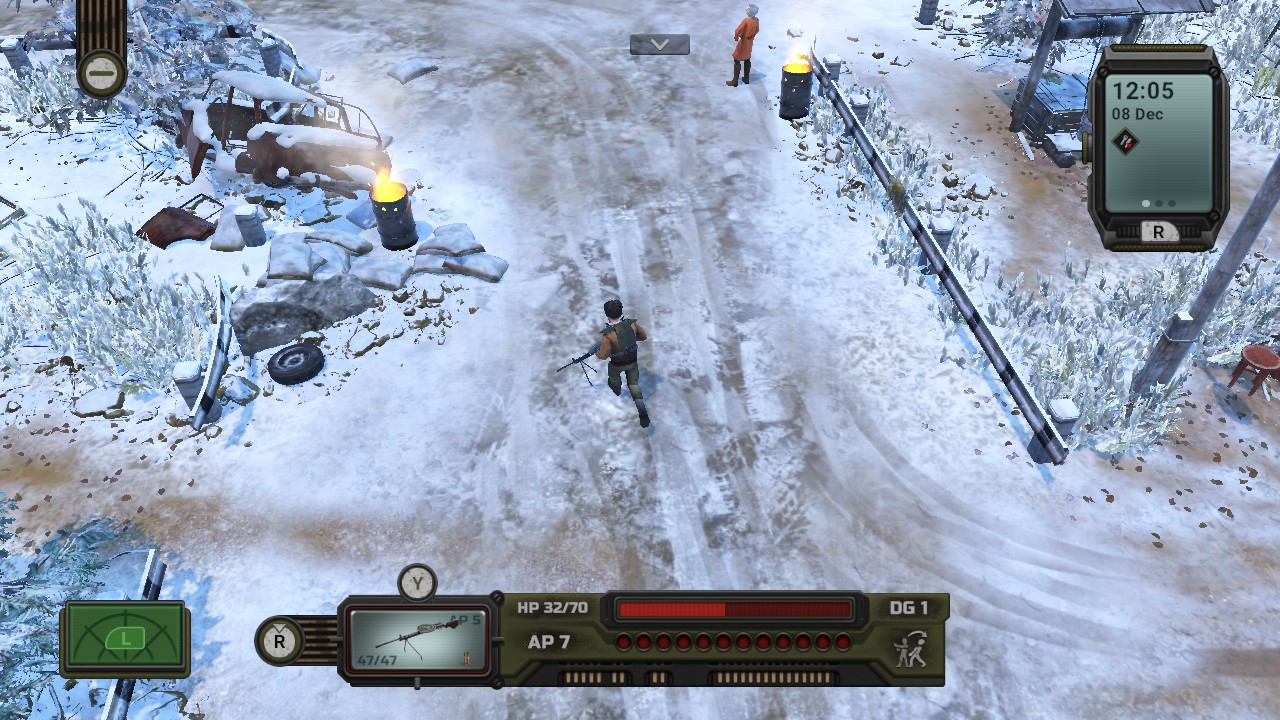Select the first page dot on the watch

[1146, 203]
